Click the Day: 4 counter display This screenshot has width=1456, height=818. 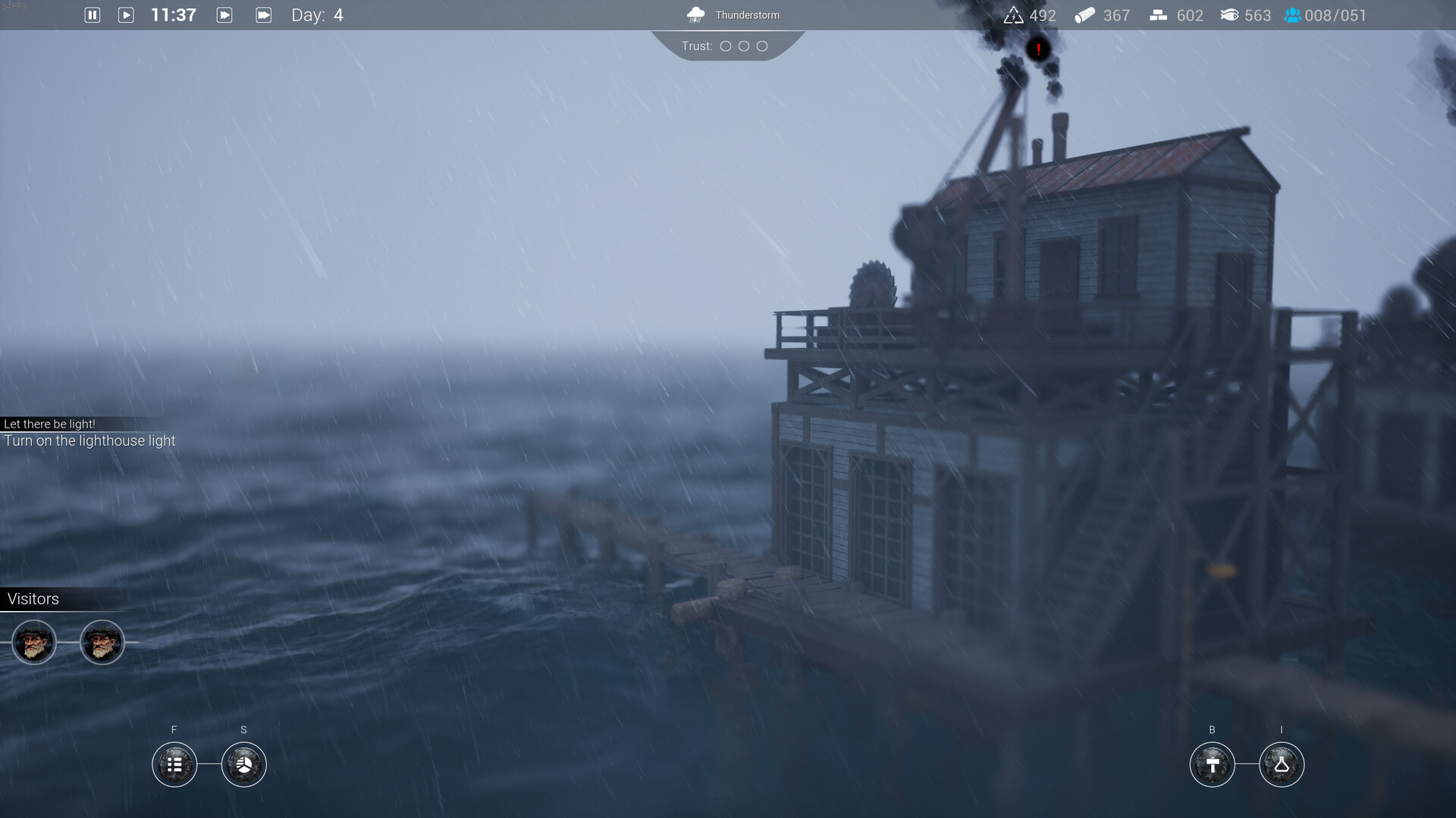click(x=316, y=14)
